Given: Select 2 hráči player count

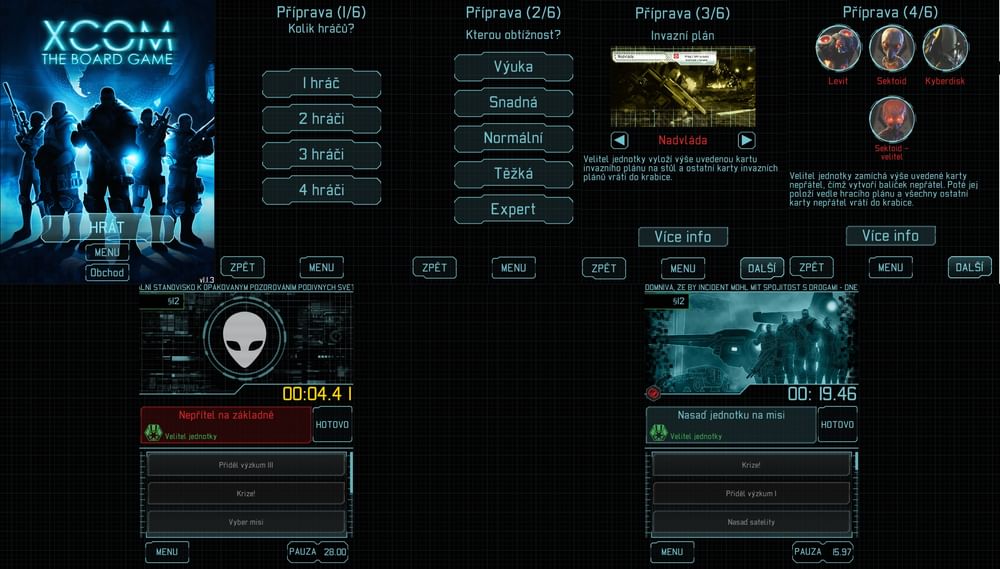Looking at the screenshot, I should point(321,119).
